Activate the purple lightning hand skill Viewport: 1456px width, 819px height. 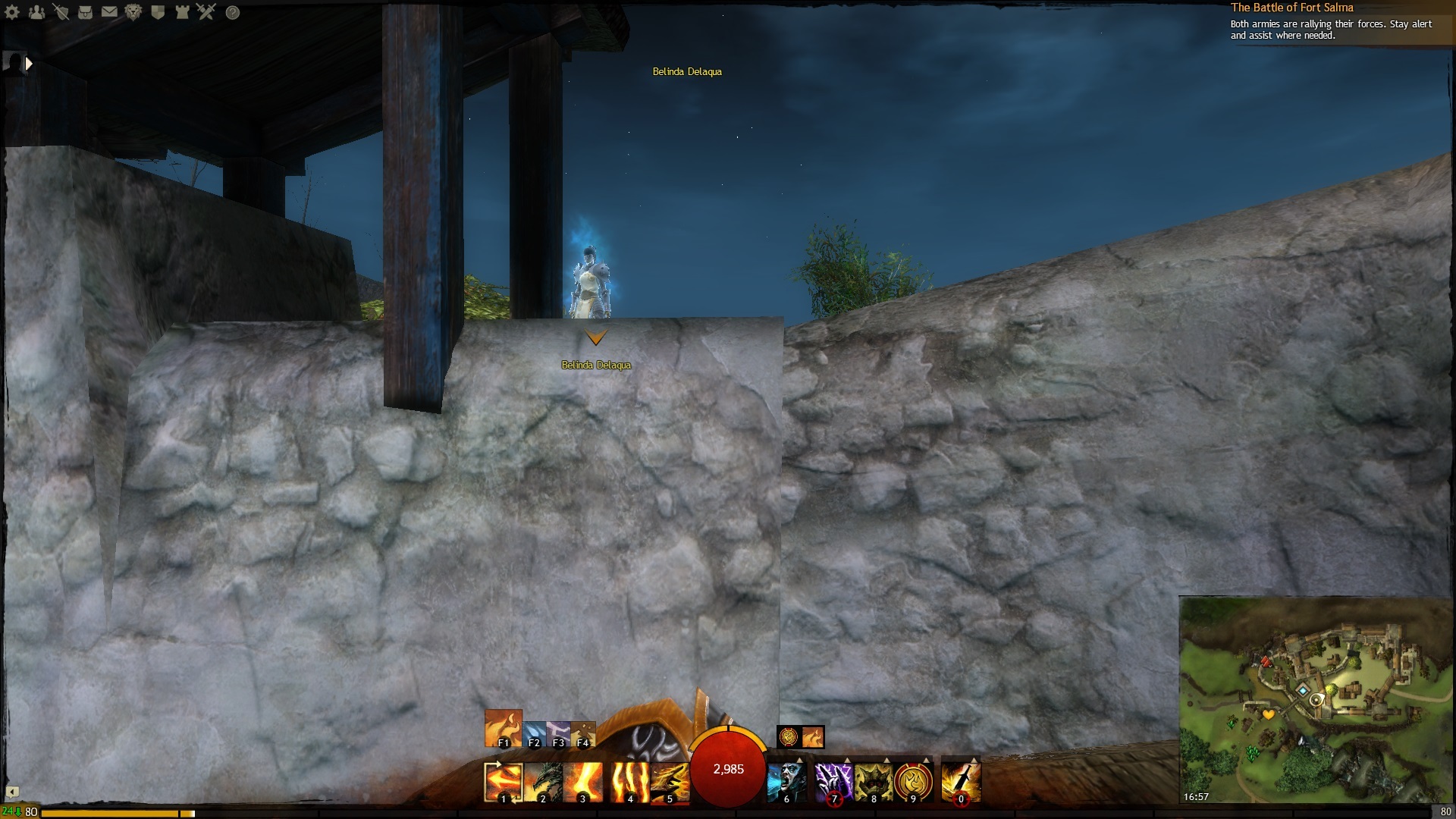tap(833, 781)
